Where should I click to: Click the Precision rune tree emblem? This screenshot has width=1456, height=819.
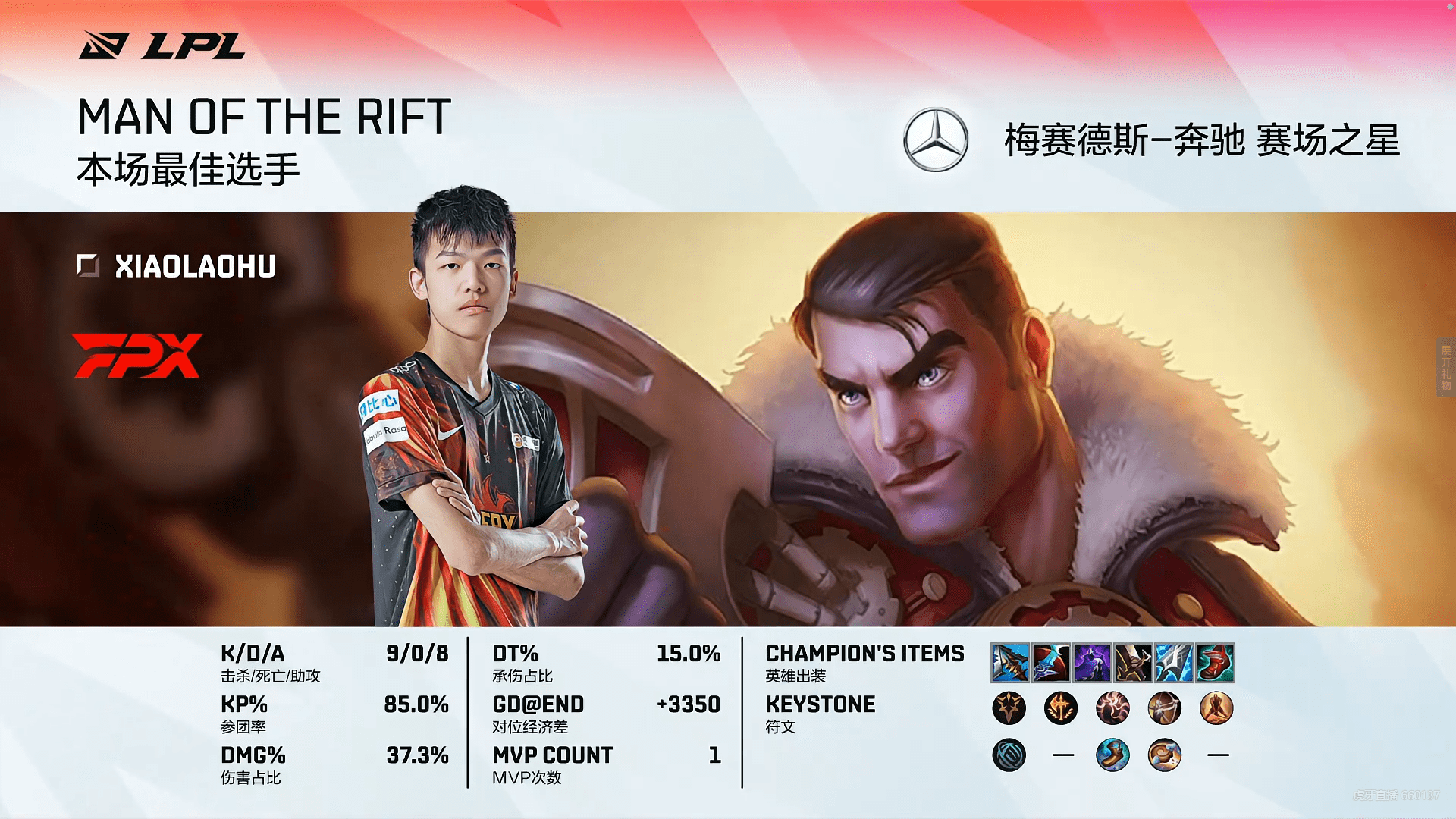coord(1009,708)
